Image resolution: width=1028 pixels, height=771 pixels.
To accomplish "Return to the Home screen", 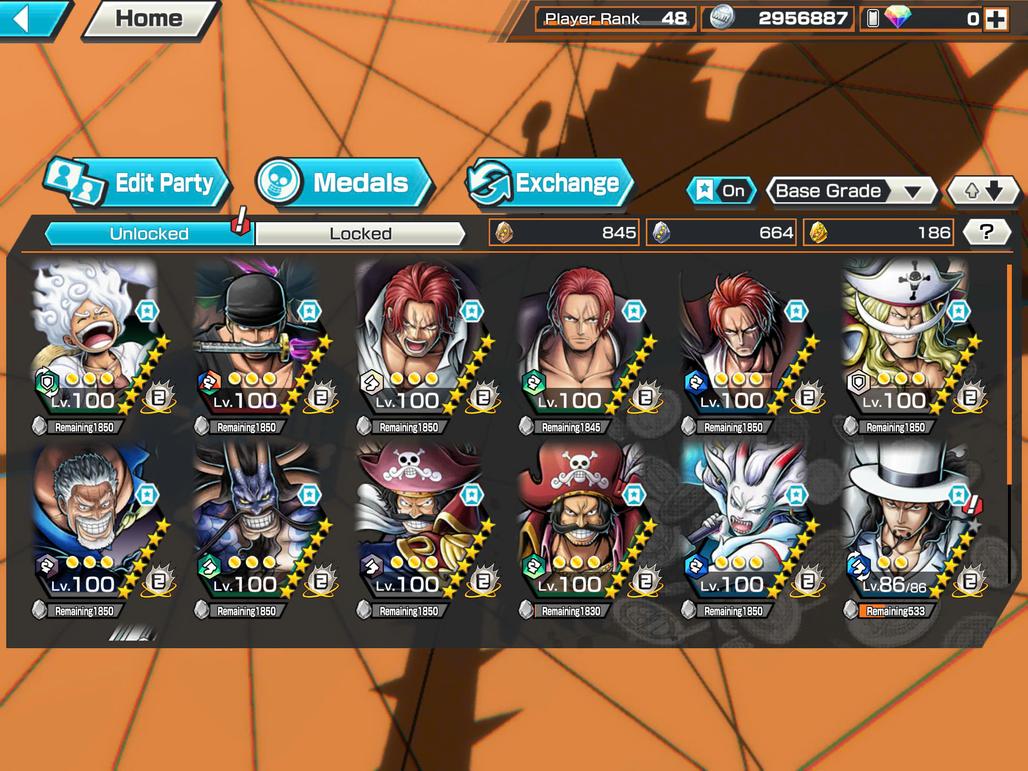I will [148, 18].
